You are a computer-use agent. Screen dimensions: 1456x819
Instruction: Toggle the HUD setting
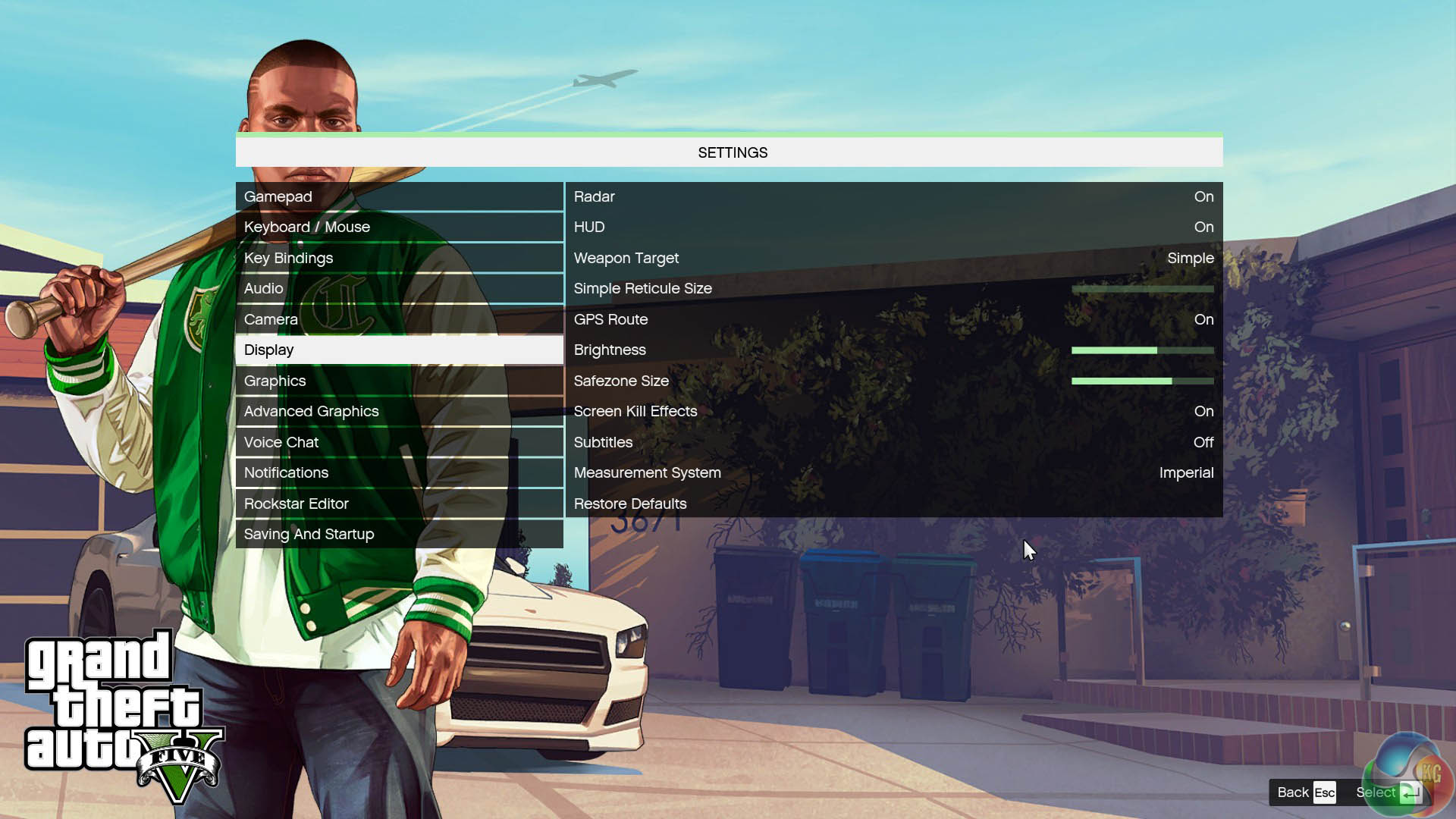[893, 227]
